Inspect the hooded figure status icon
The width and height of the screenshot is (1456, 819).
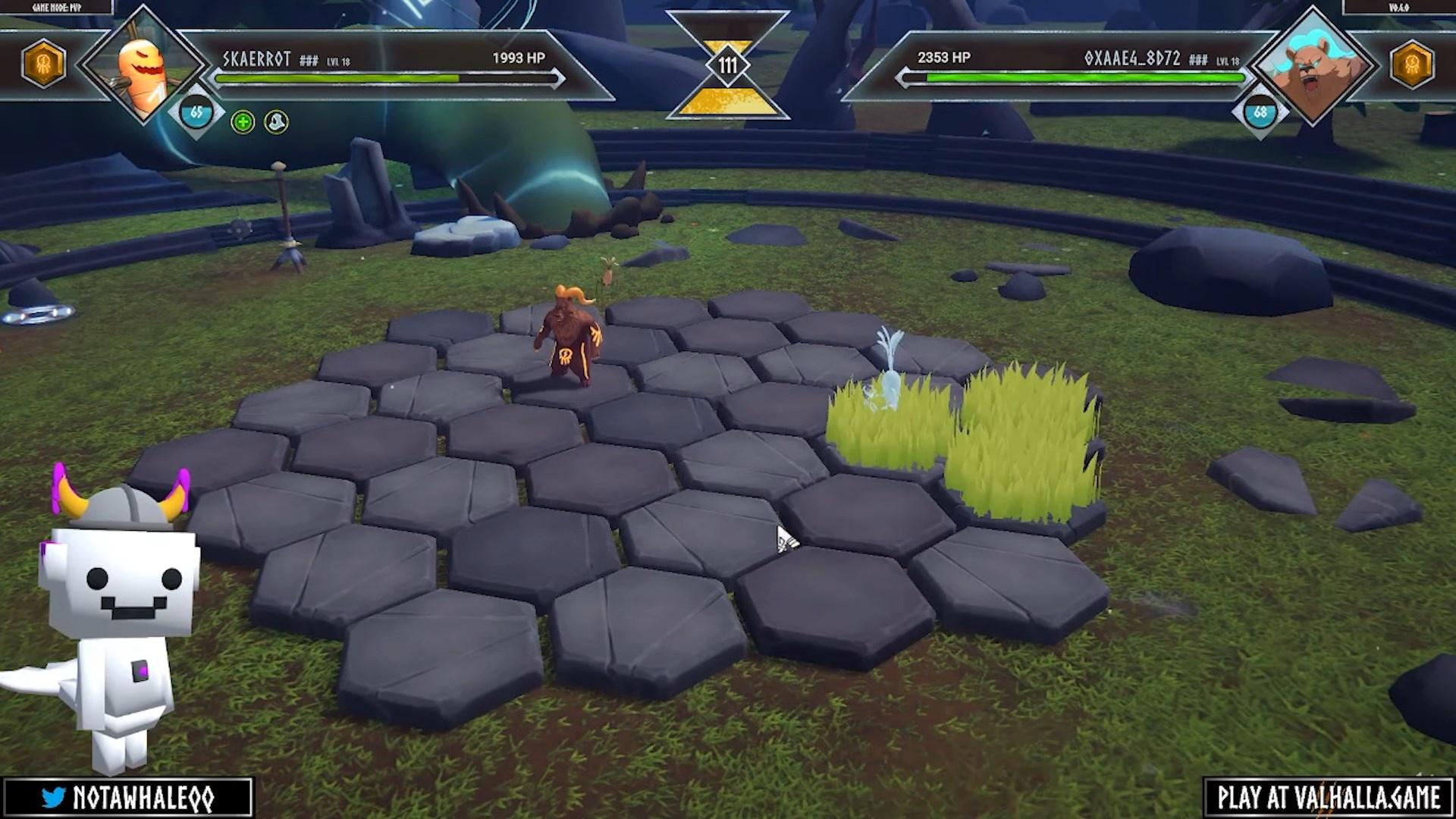click(x=276, y=122)
